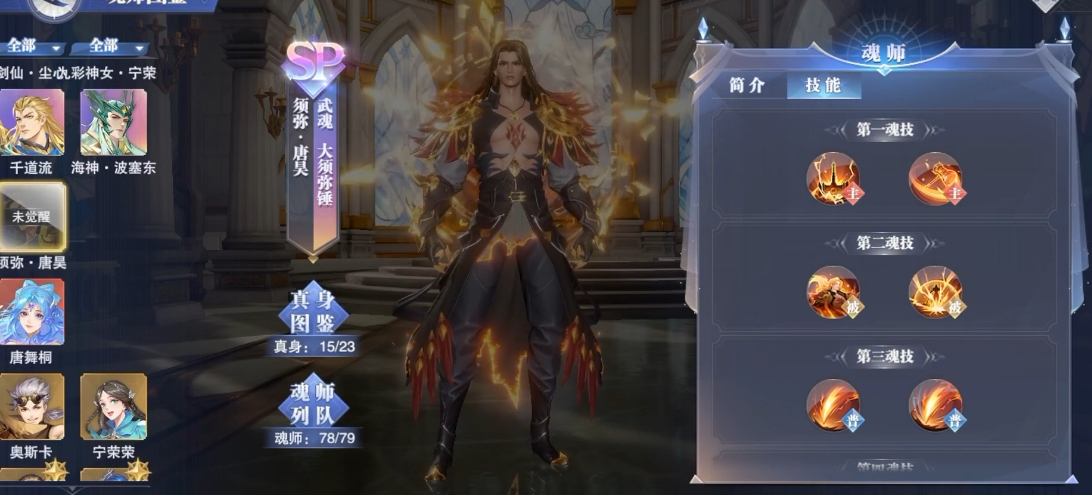This screenshot has height=495, width=1092.
Task: Inspect the passive skill showing a character
Action: click(x=833, y=293)
